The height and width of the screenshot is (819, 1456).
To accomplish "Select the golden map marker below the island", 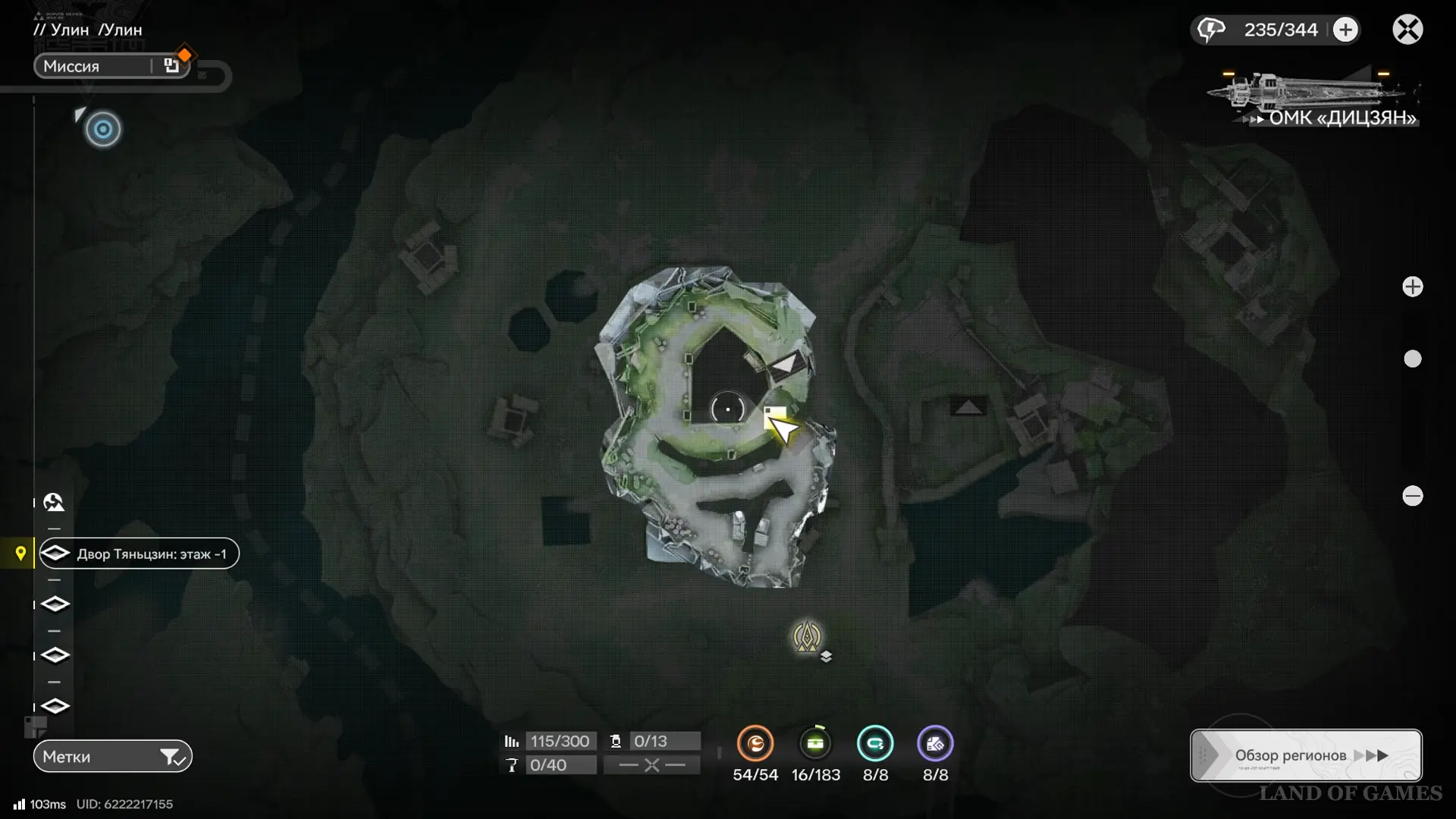I will [807, 637].
